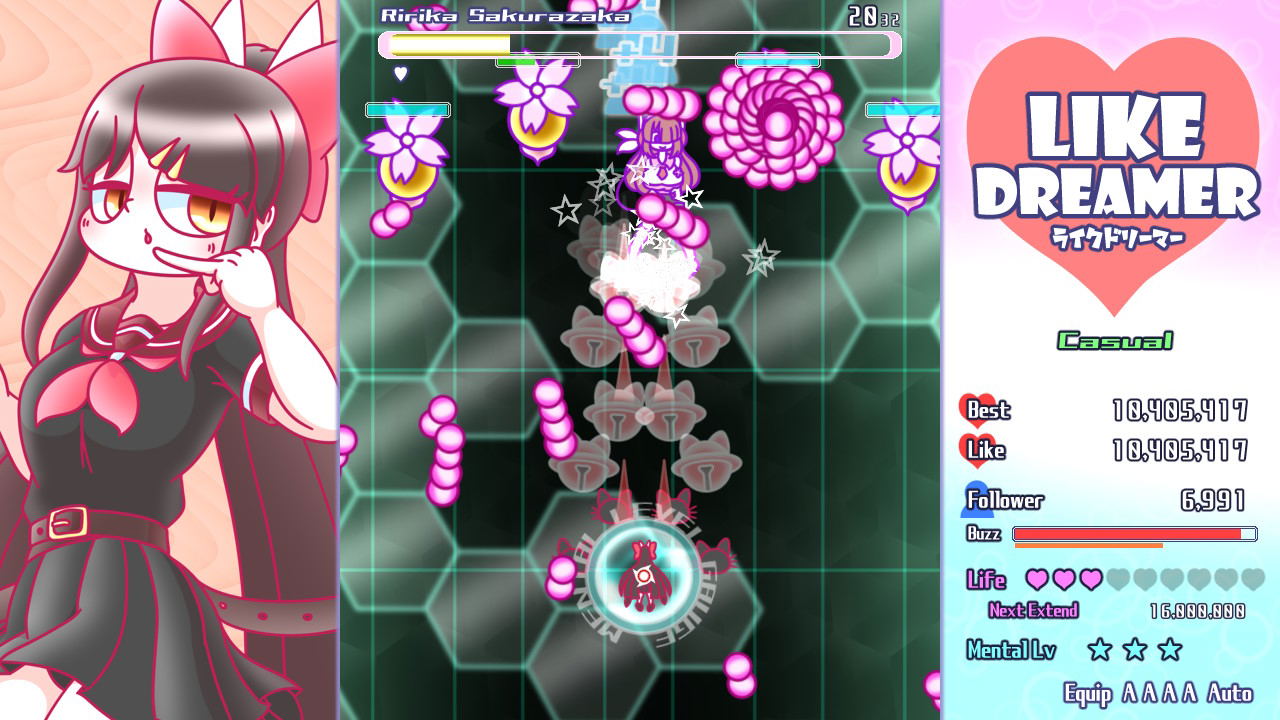Screen dimensions: 1280x720
Task: Click the big LIKE DREAMER heart logo
Action: click(1117, 135)
